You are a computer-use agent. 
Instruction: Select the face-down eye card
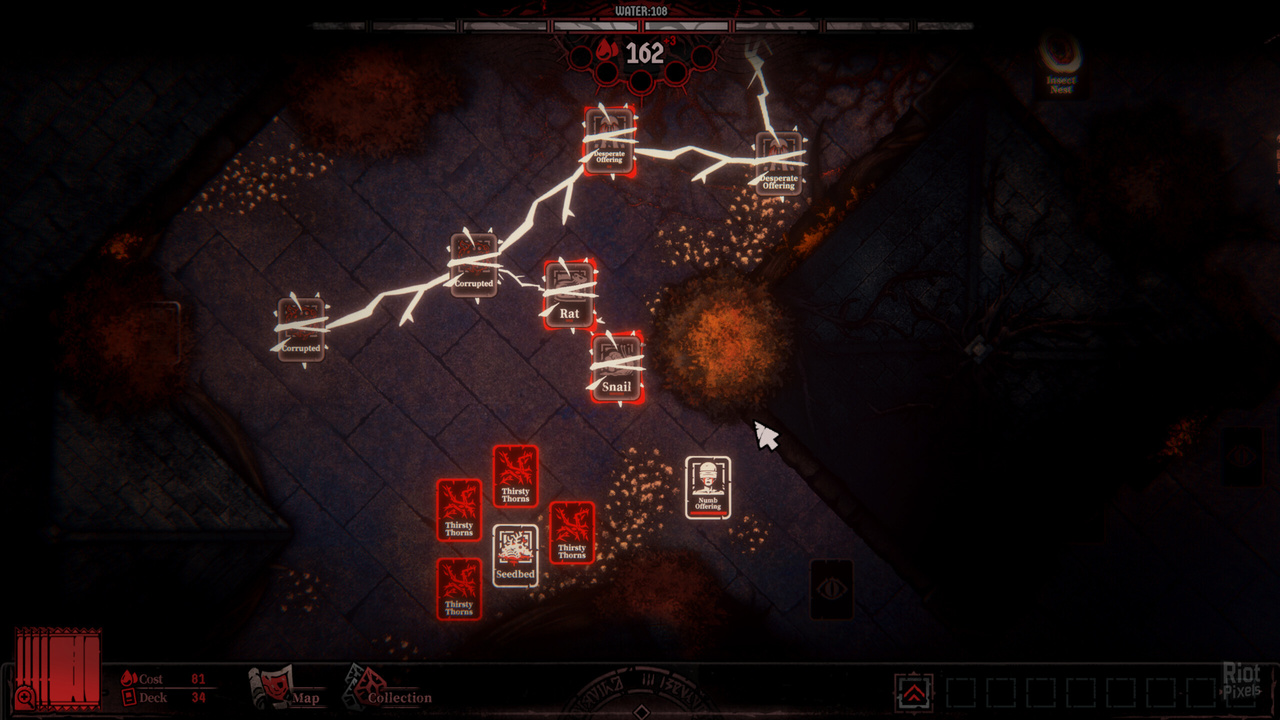pos(832,588)
